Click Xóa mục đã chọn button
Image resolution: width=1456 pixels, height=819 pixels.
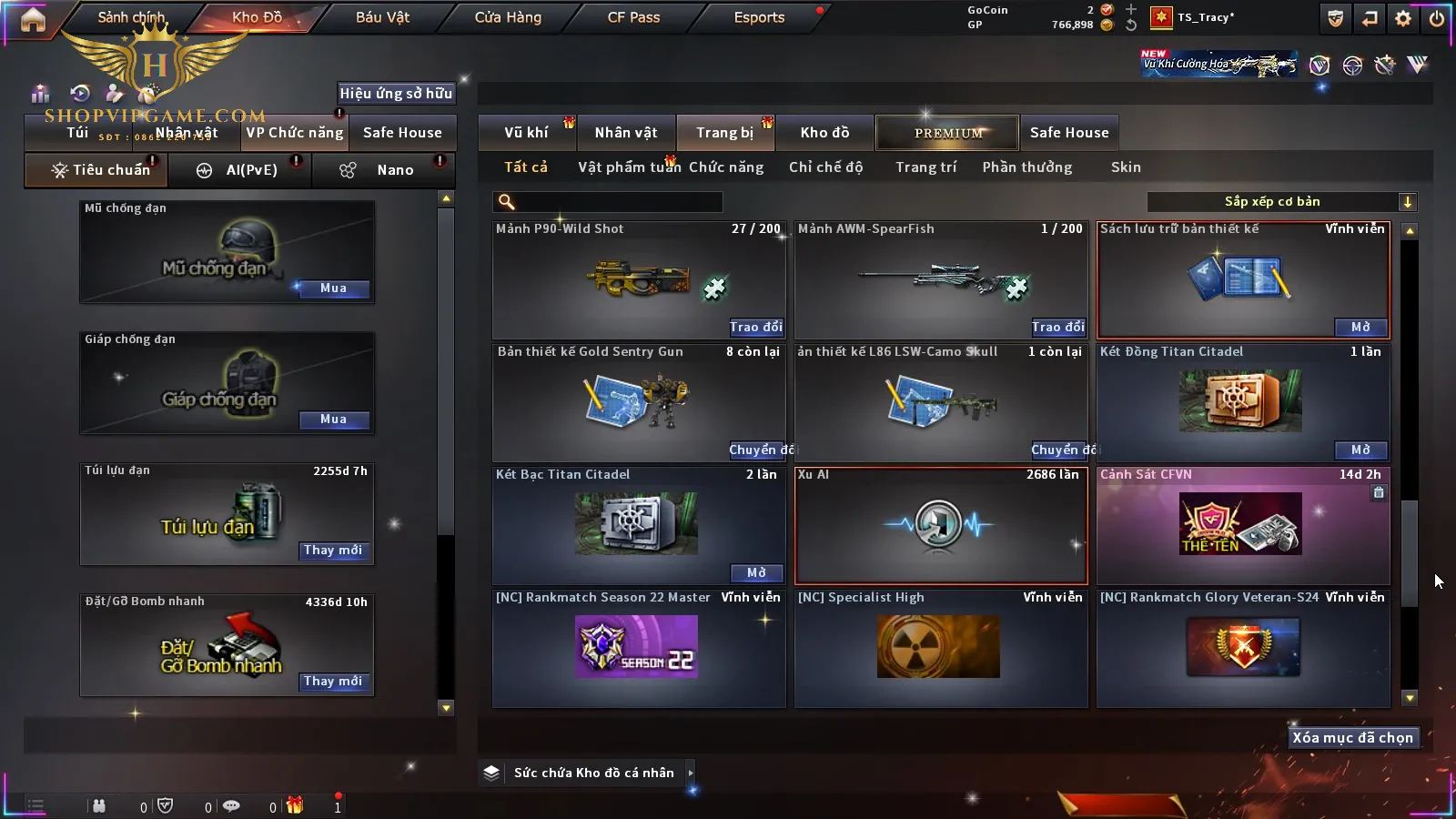coord(1352,738)
